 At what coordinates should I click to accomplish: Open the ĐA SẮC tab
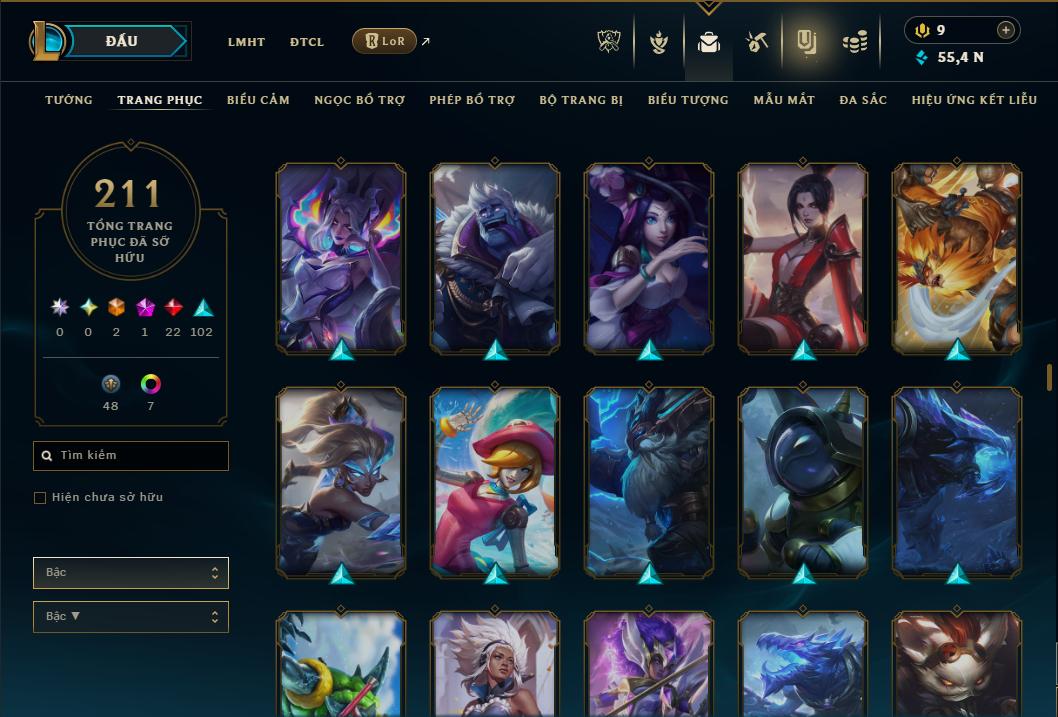pyautogui.click(x=863, y=100)
